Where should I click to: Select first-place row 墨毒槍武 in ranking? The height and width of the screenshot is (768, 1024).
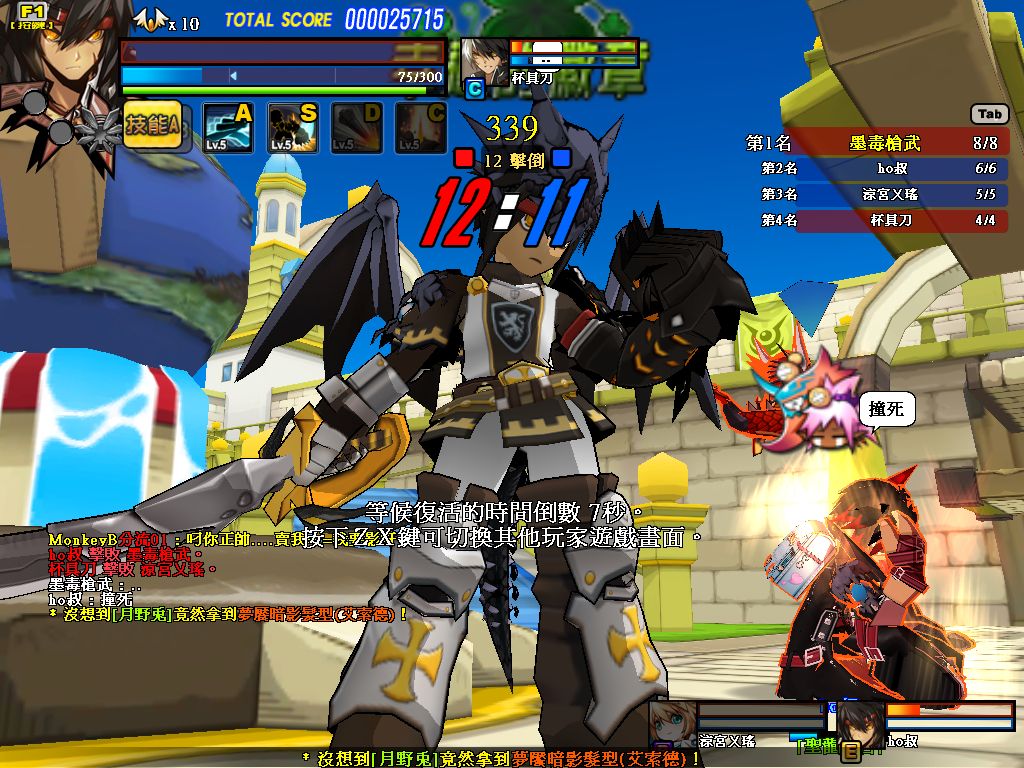coord(884,143)
